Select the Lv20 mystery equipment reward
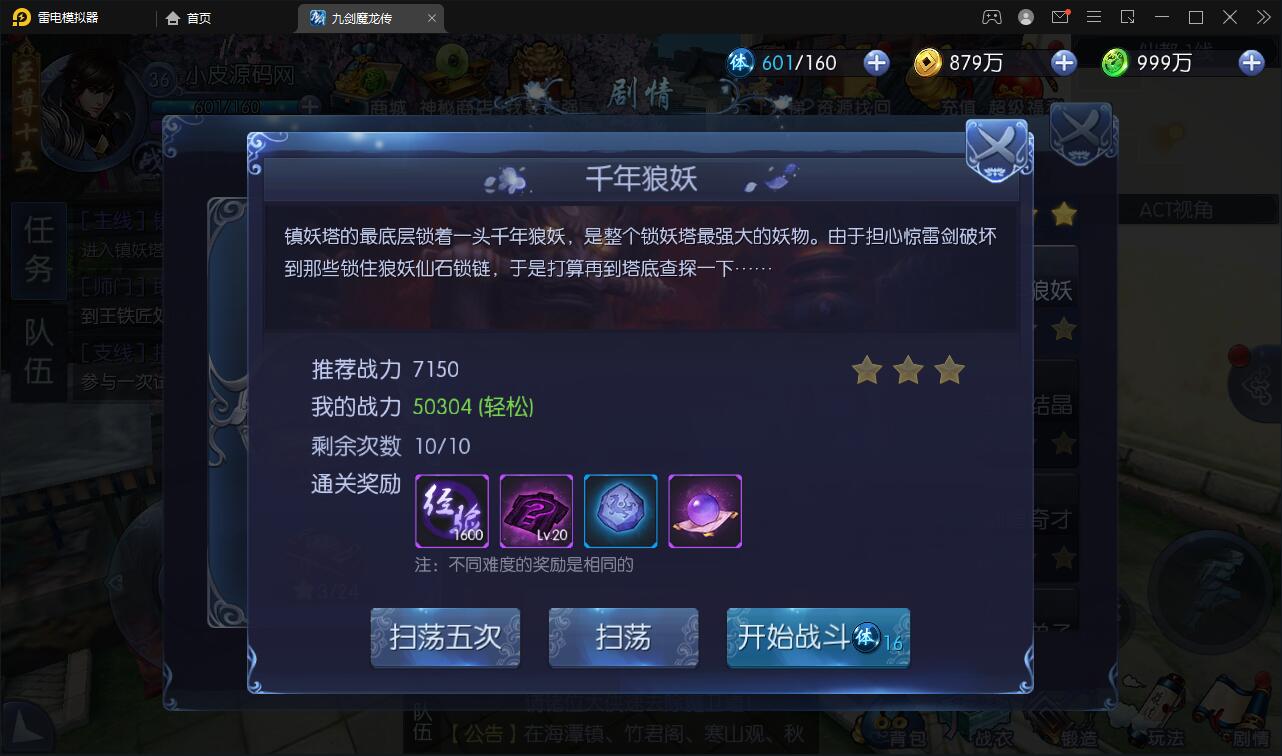 point(536,511)
